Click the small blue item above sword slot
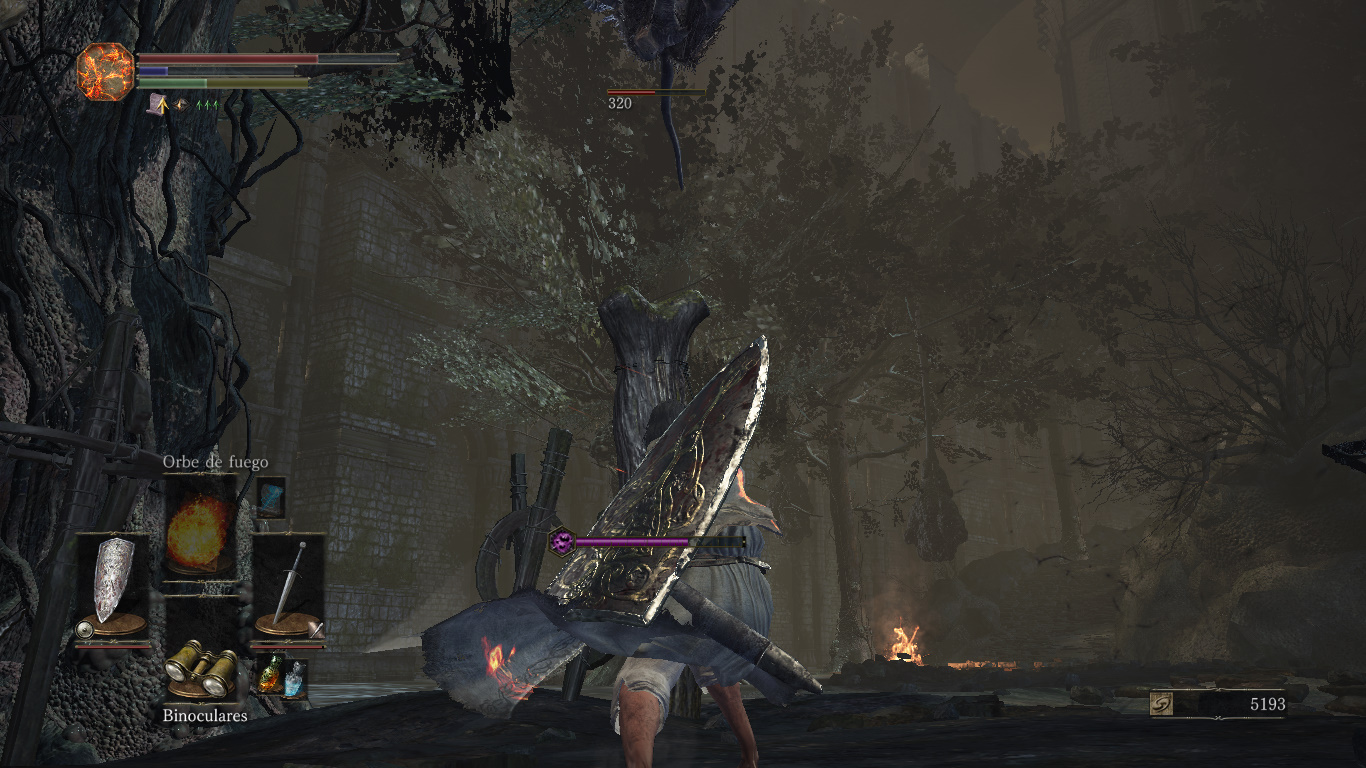This screenshot has width=1366, height=768. (270, 497)
